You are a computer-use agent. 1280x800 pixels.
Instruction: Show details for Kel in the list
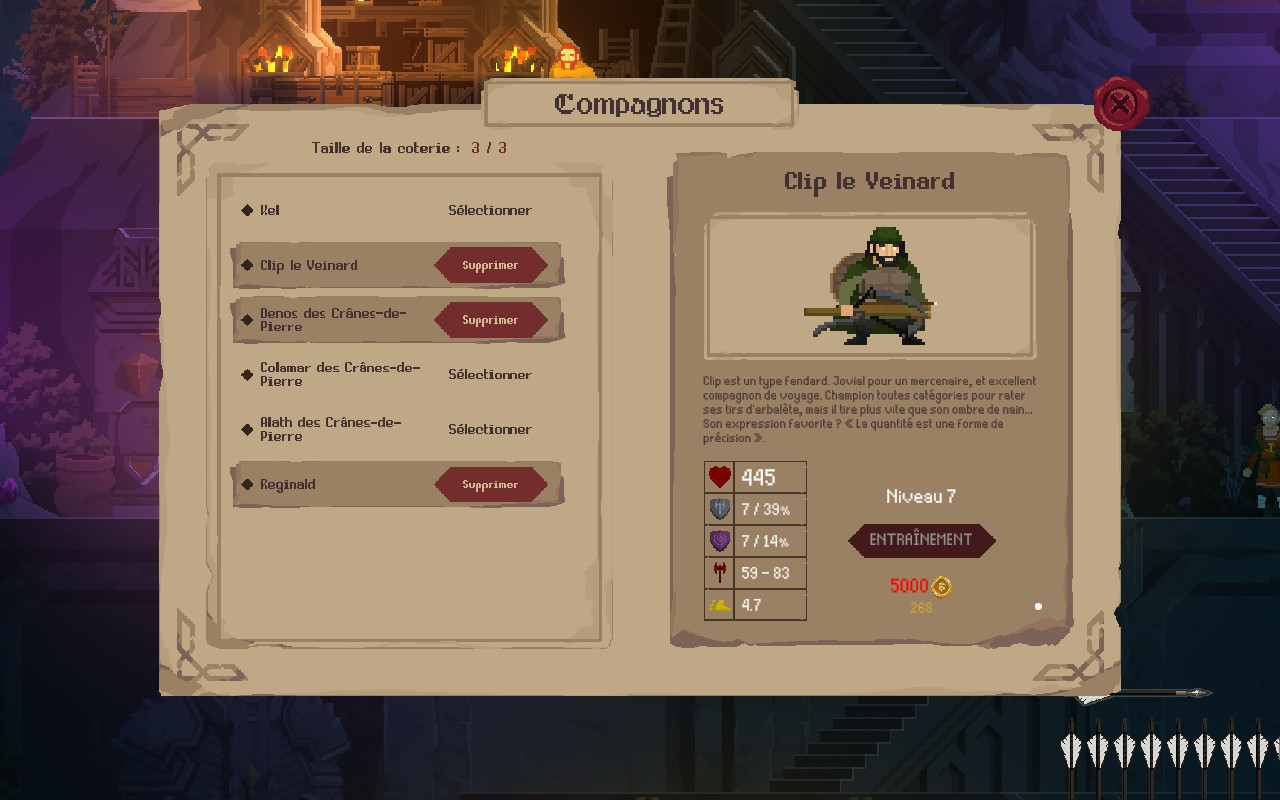[x=270, y=210]
